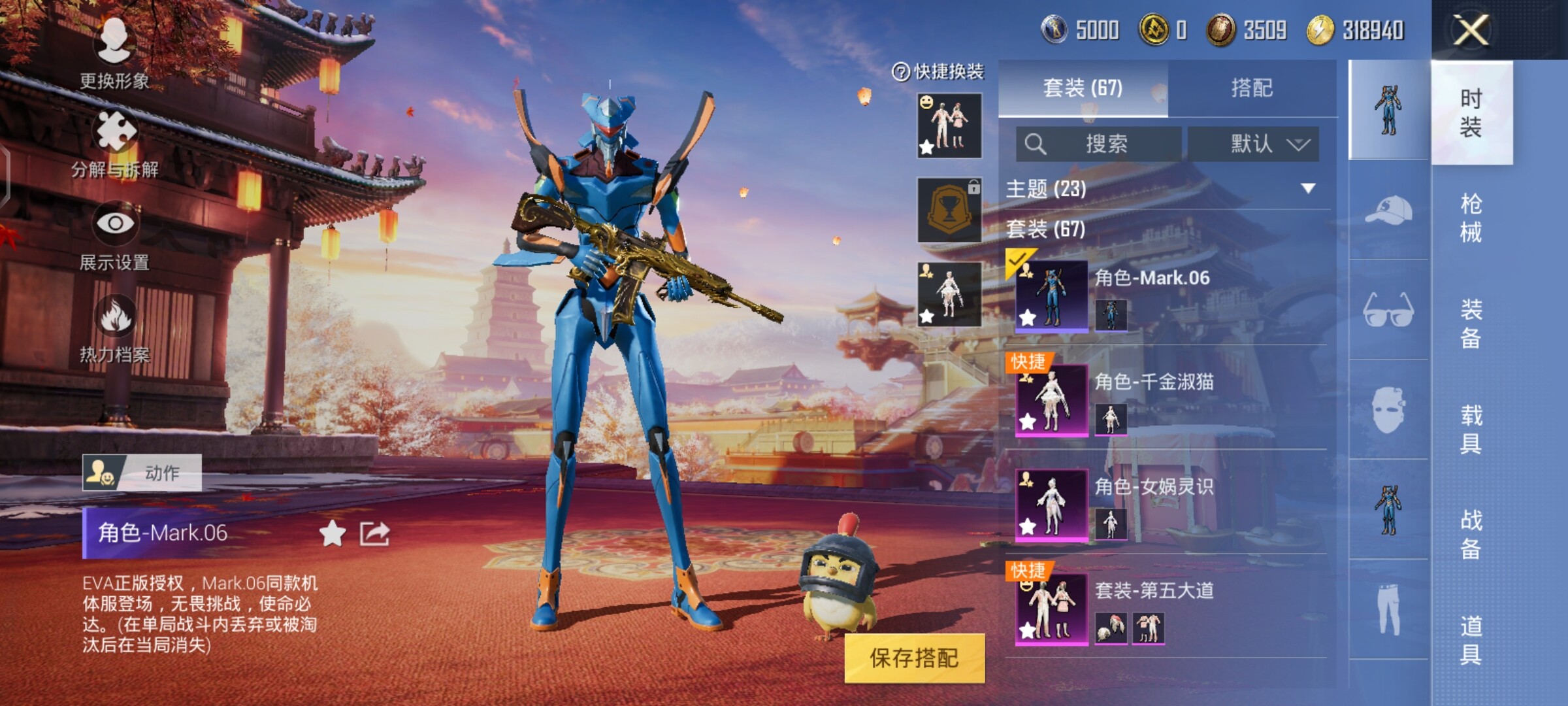The height and width of the screenshot is (706, 1568).
Task: Share the Mark.06 outfit via arrow icon
Action: pyautogui.click(x=374, y=534)
